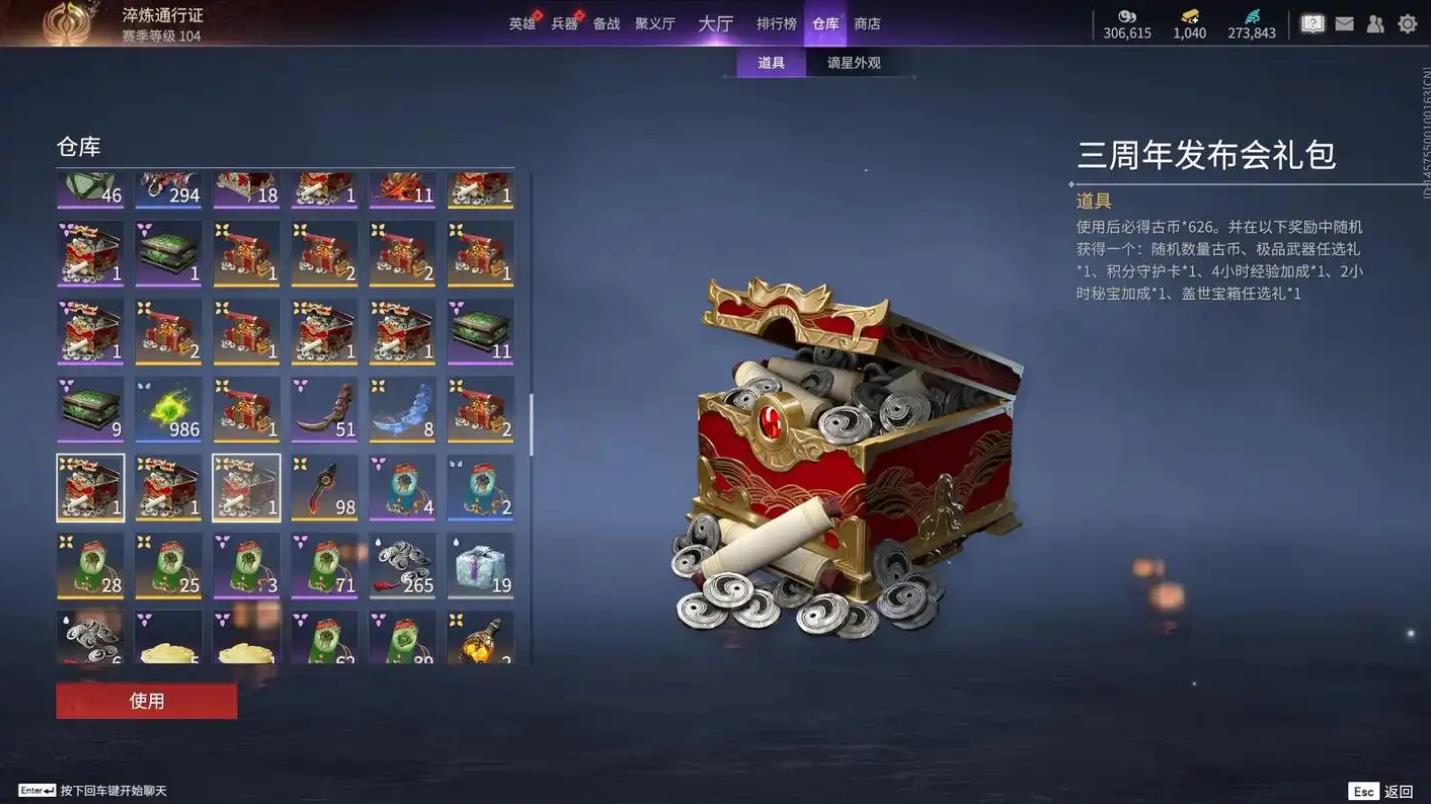Open the mail envelope icon

pos(1344,24)
